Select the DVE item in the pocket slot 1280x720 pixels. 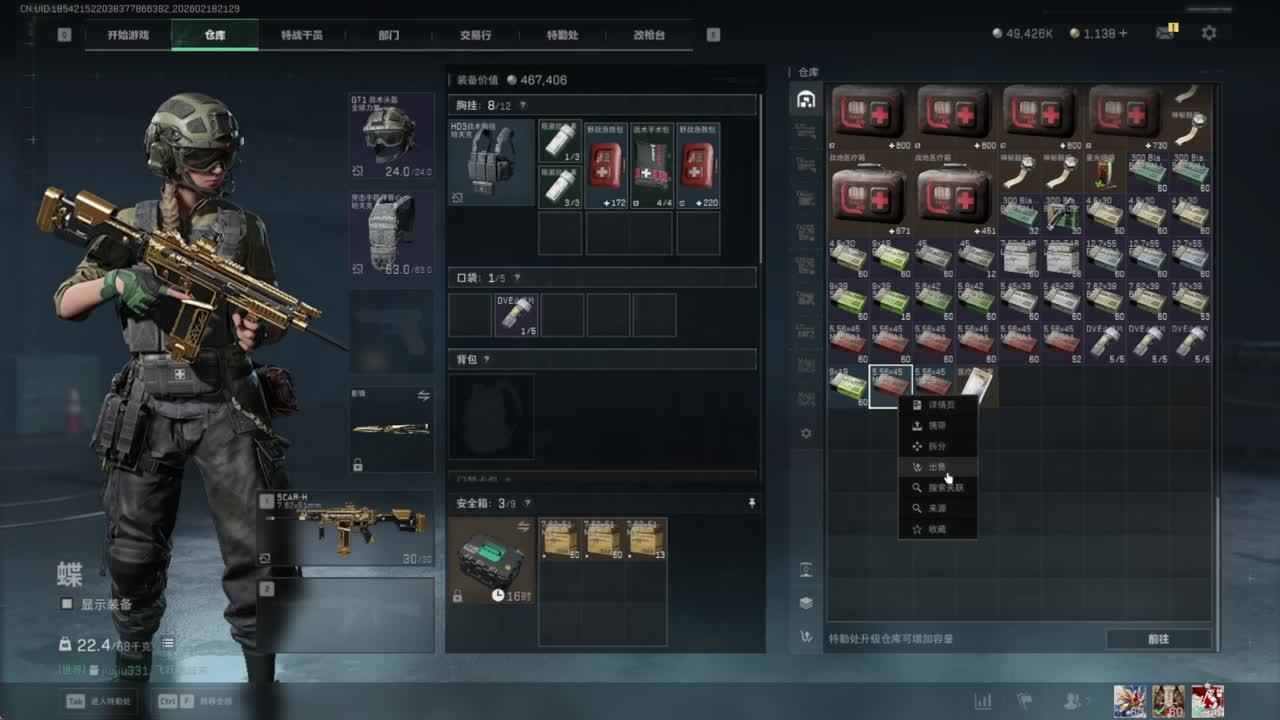pyautogui.click(x=515, y=315)
